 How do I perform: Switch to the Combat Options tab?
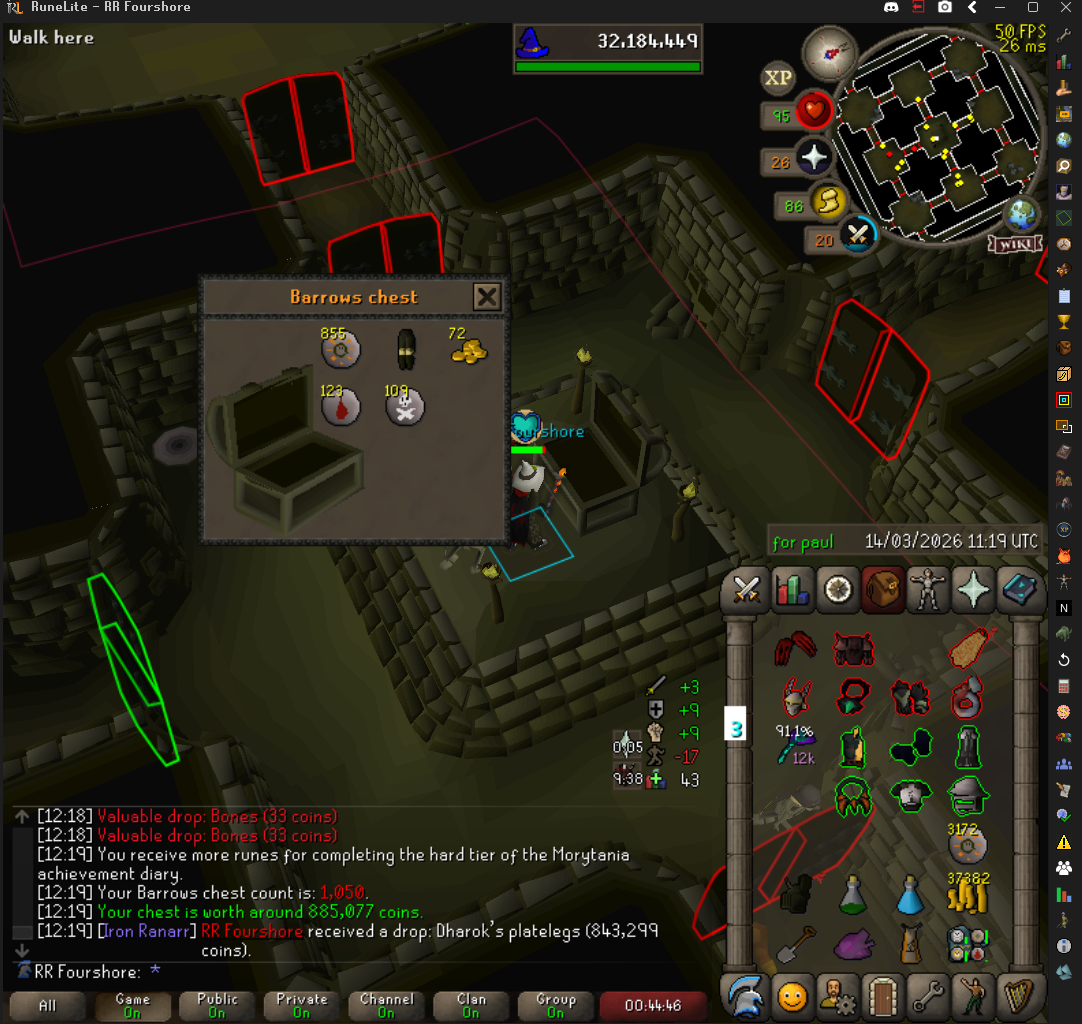(745, 590)
